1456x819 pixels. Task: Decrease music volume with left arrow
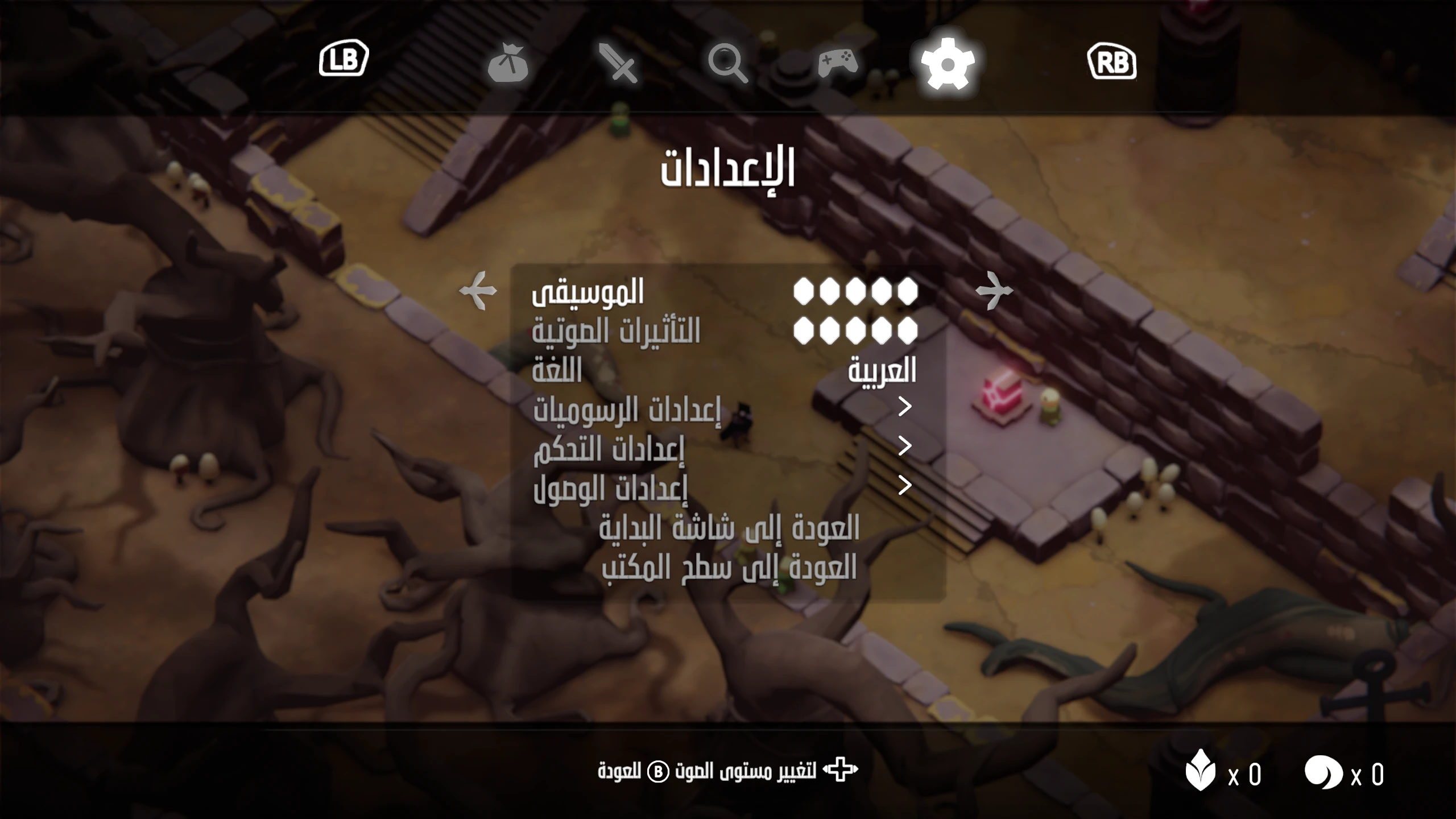point(478,291)
